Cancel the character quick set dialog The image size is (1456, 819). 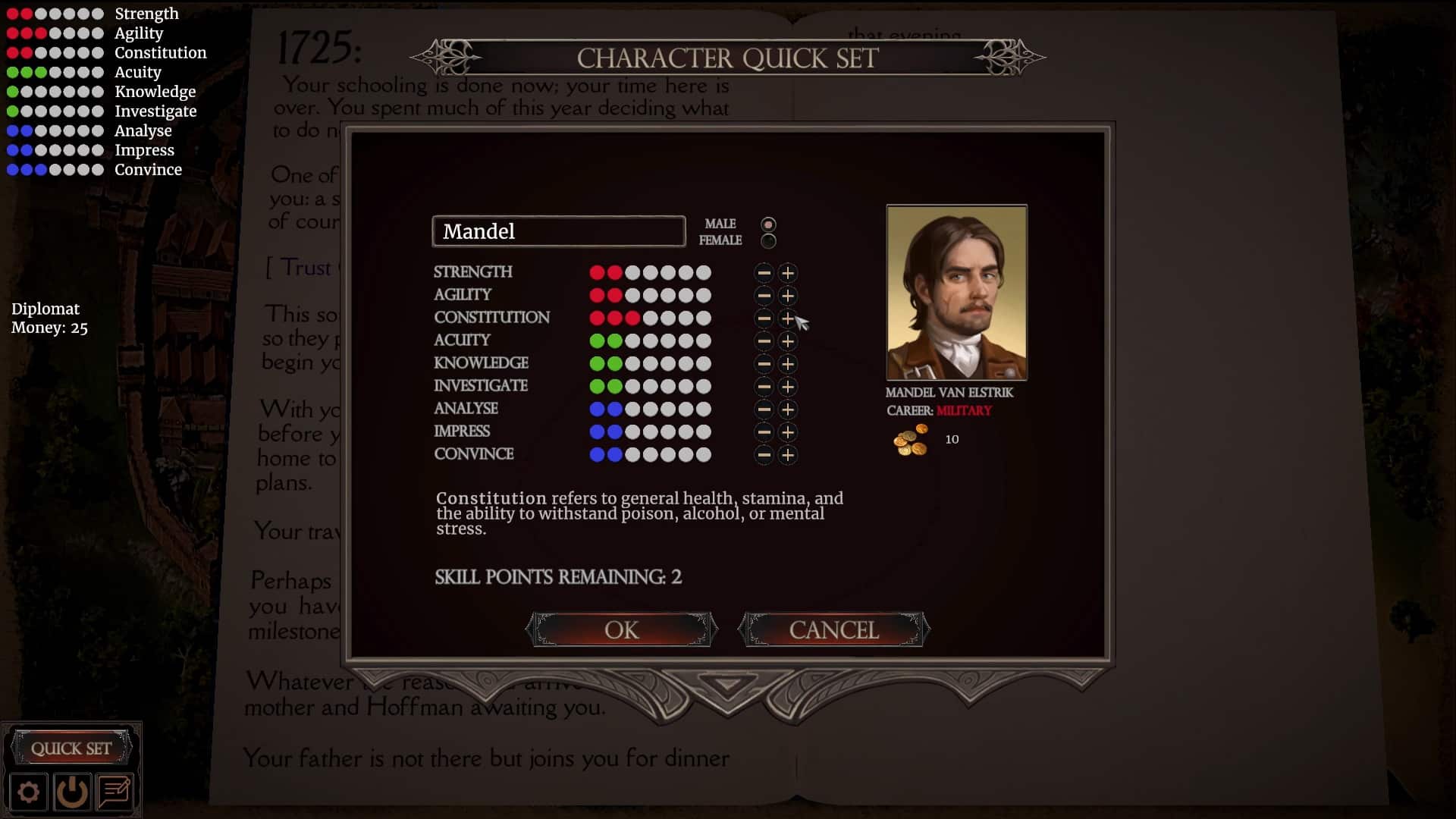coord(833,629)
